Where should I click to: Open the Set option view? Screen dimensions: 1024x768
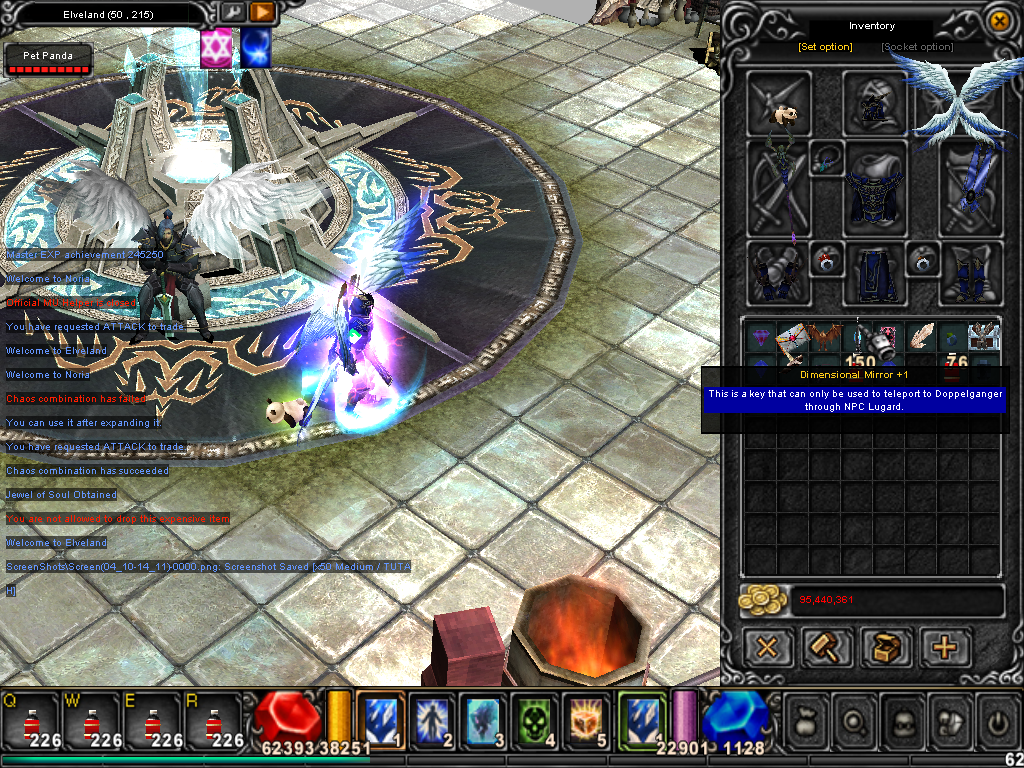click(x=825, y=47)
